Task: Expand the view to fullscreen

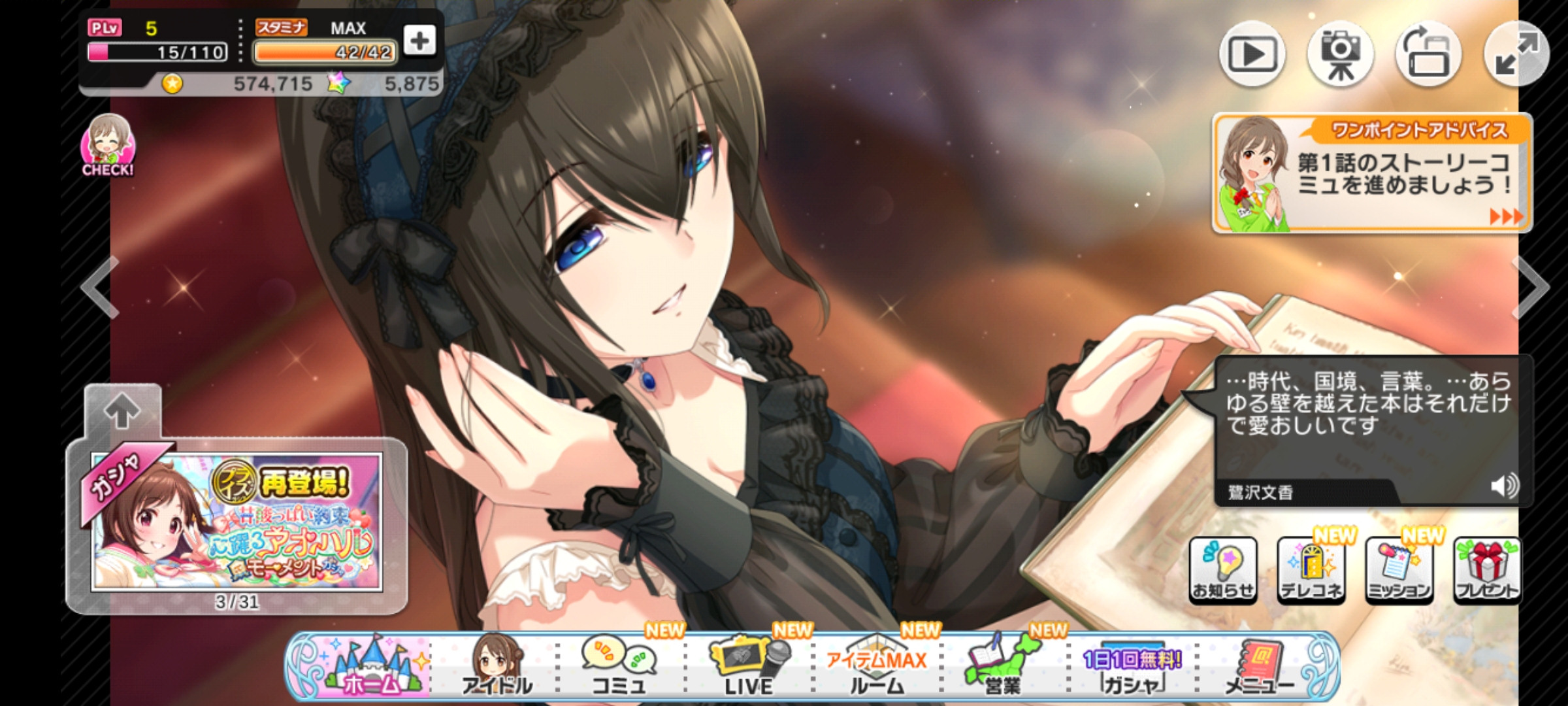Action: coord(1516,54)
